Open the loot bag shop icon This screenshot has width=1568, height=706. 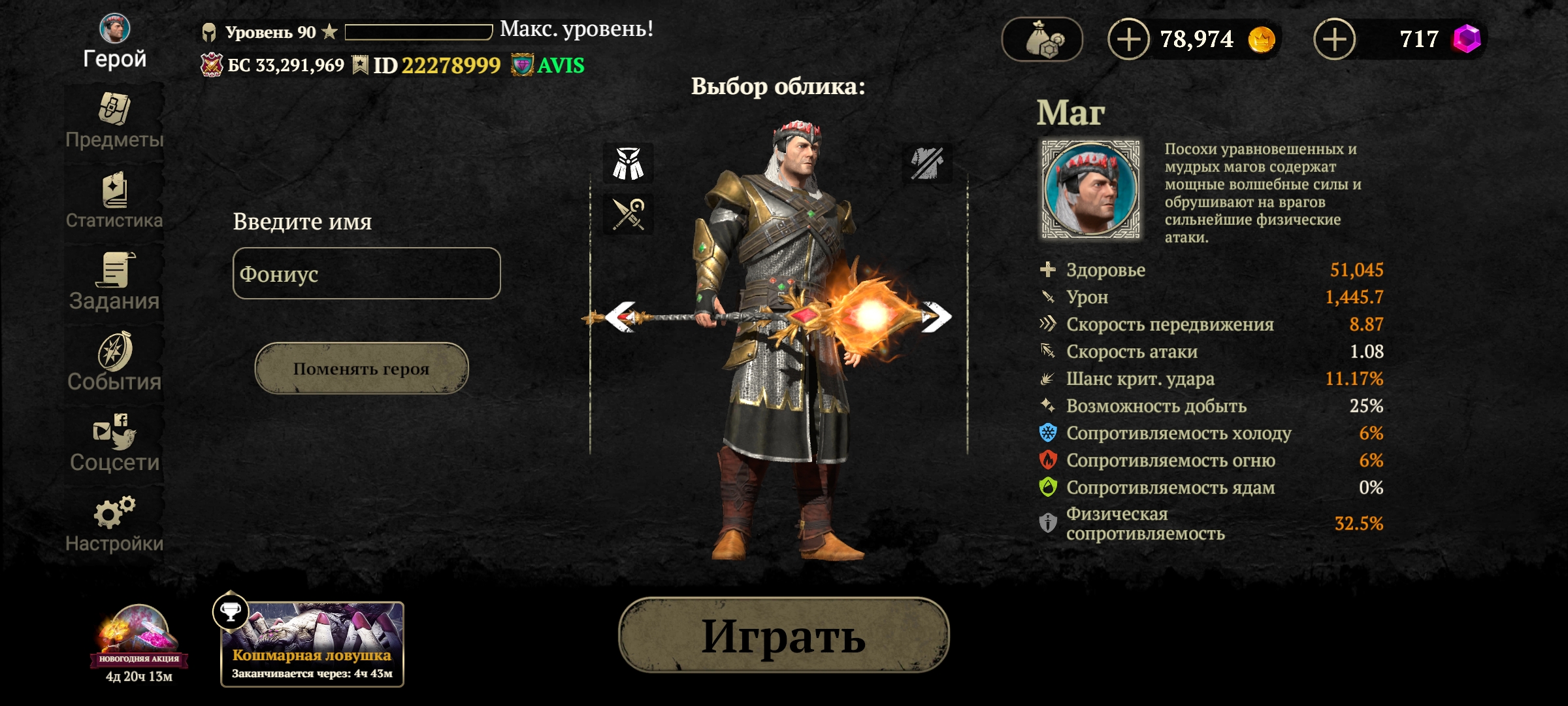(x=1042, y=40)
